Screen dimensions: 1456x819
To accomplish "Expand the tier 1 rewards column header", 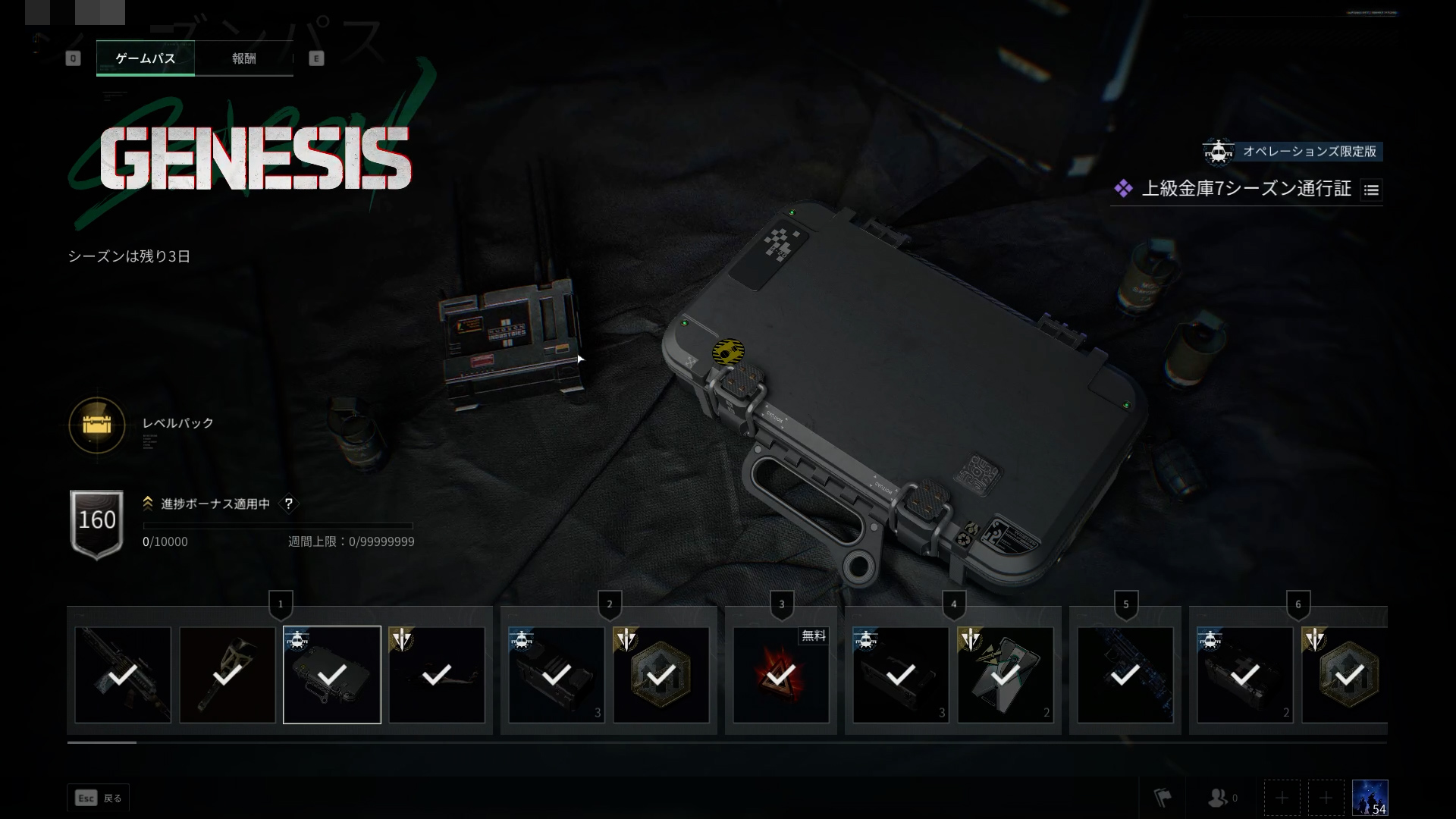I will [x=280, y=604].
